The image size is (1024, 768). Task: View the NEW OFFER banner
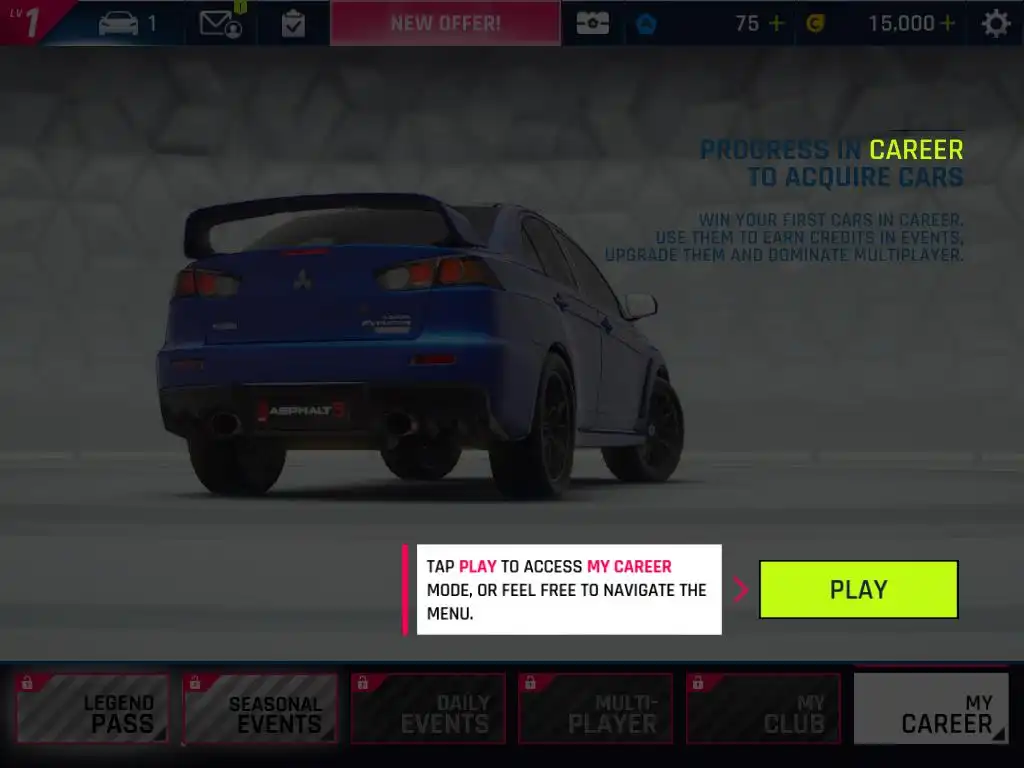click(445, 23)
